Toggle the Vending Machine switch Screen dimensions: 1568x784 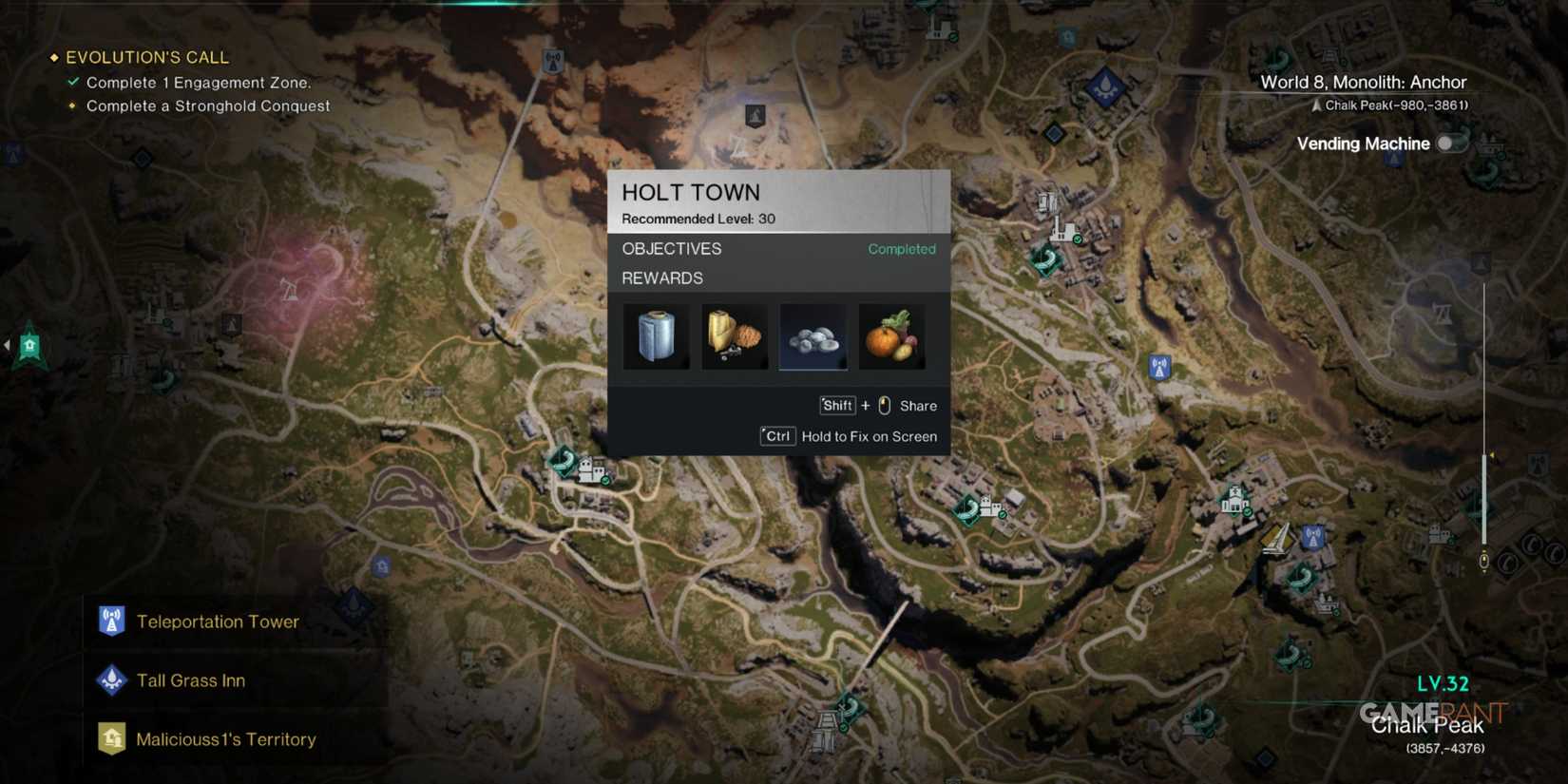(x=1451, y=143)
